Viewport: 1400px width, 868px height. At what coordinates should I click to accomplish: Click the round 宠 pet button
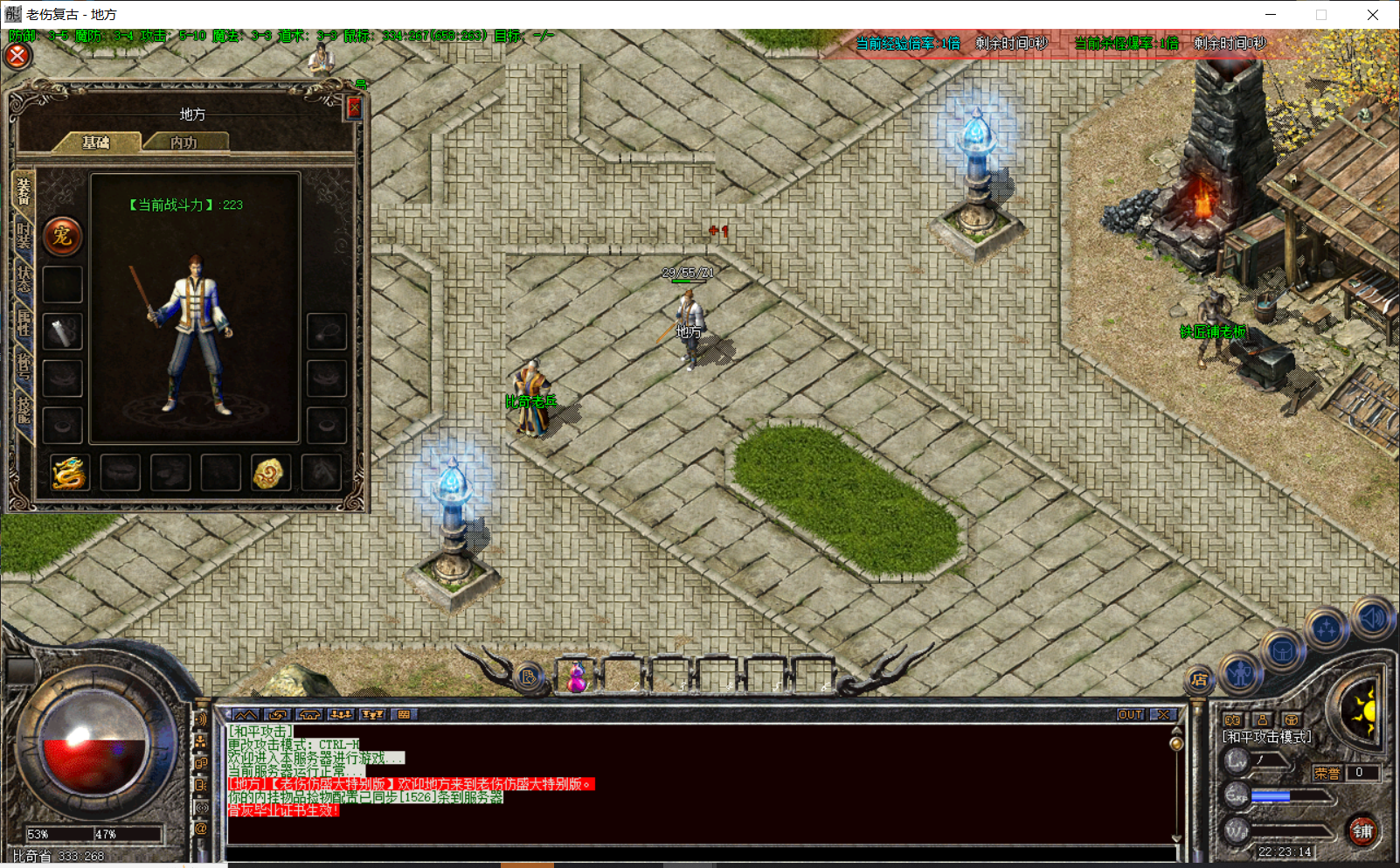[62, 236]
